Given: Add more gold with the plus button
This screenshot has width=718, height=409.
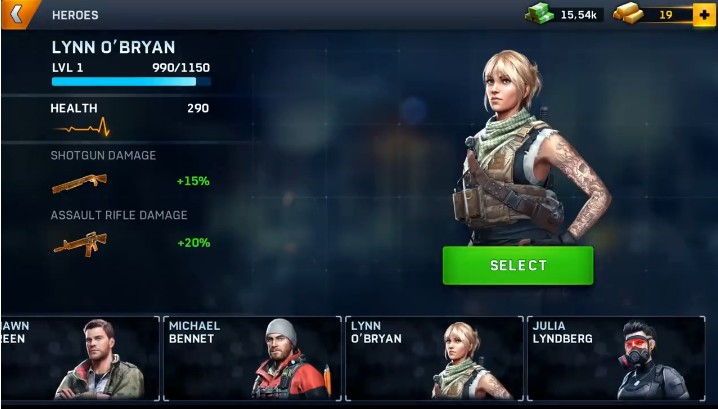Looking at the screenshot, I should 707,15.
